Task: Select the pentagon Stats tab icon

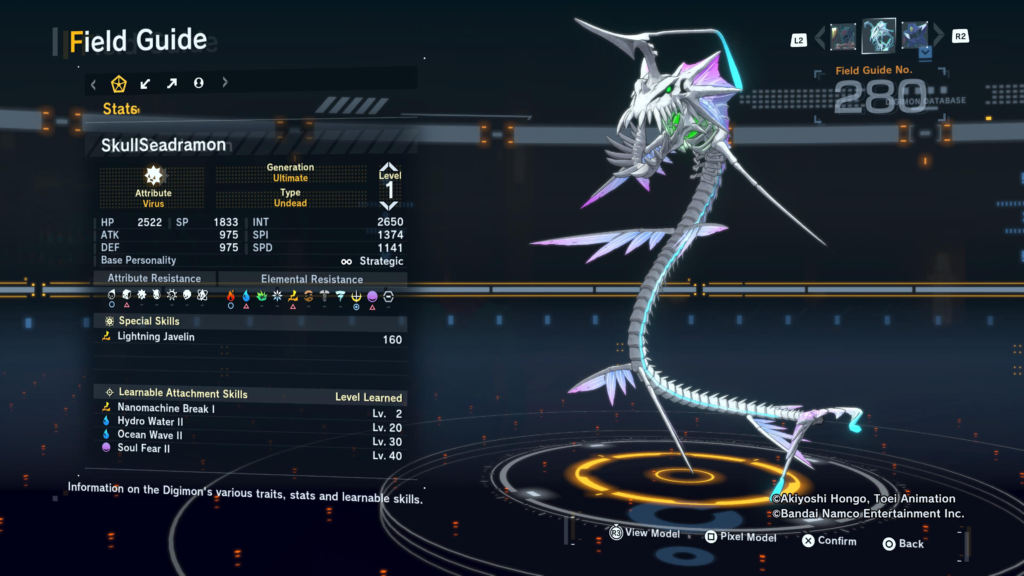Action: 118,84
